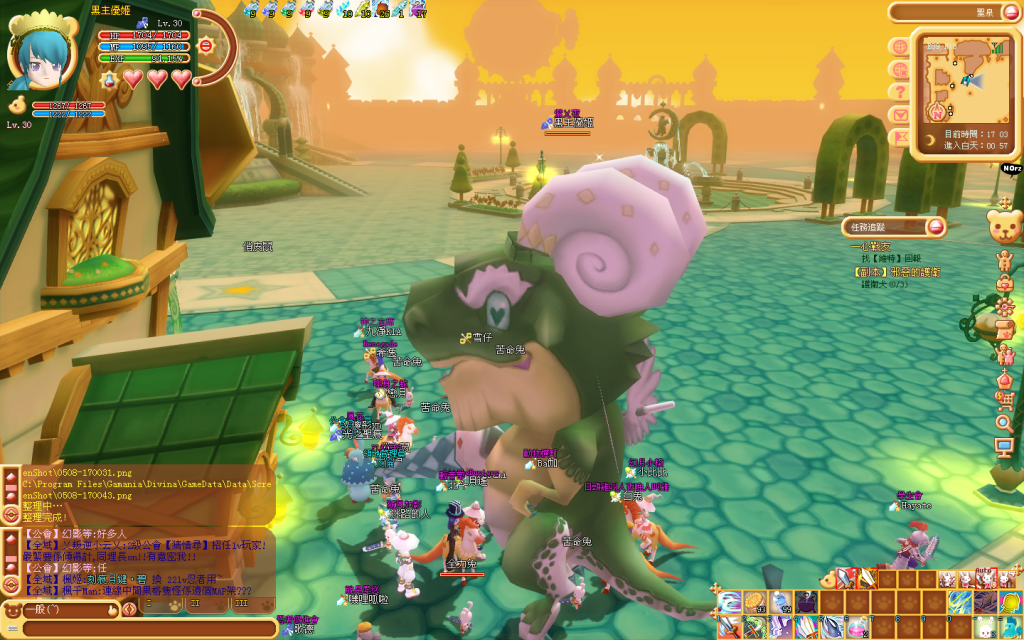This screenshot has width=1024, height=640.
Task: Click the monitor system settings icon
Action: 1004,447
